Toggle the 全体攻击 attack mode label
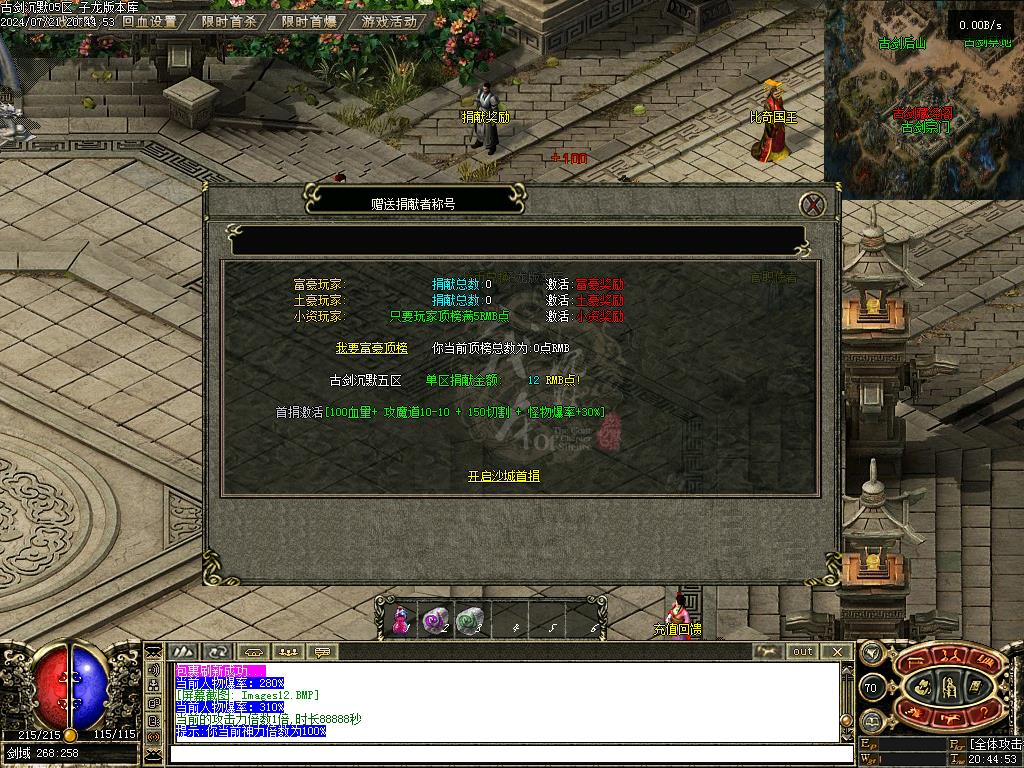This screenshot has height=768, width=1024. (995, 745)
